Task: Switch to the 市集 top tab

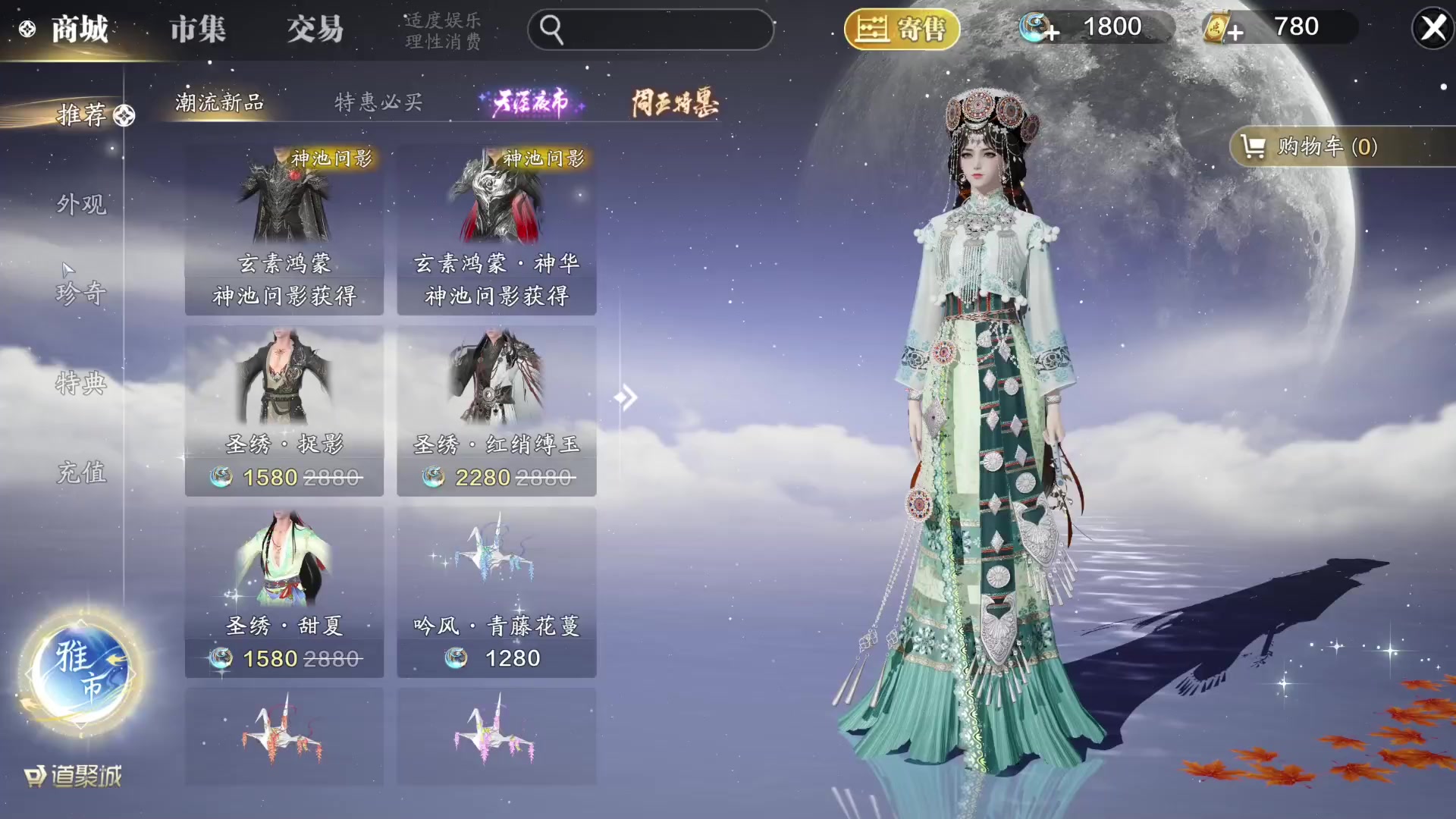Action: (x=197, y=30)
